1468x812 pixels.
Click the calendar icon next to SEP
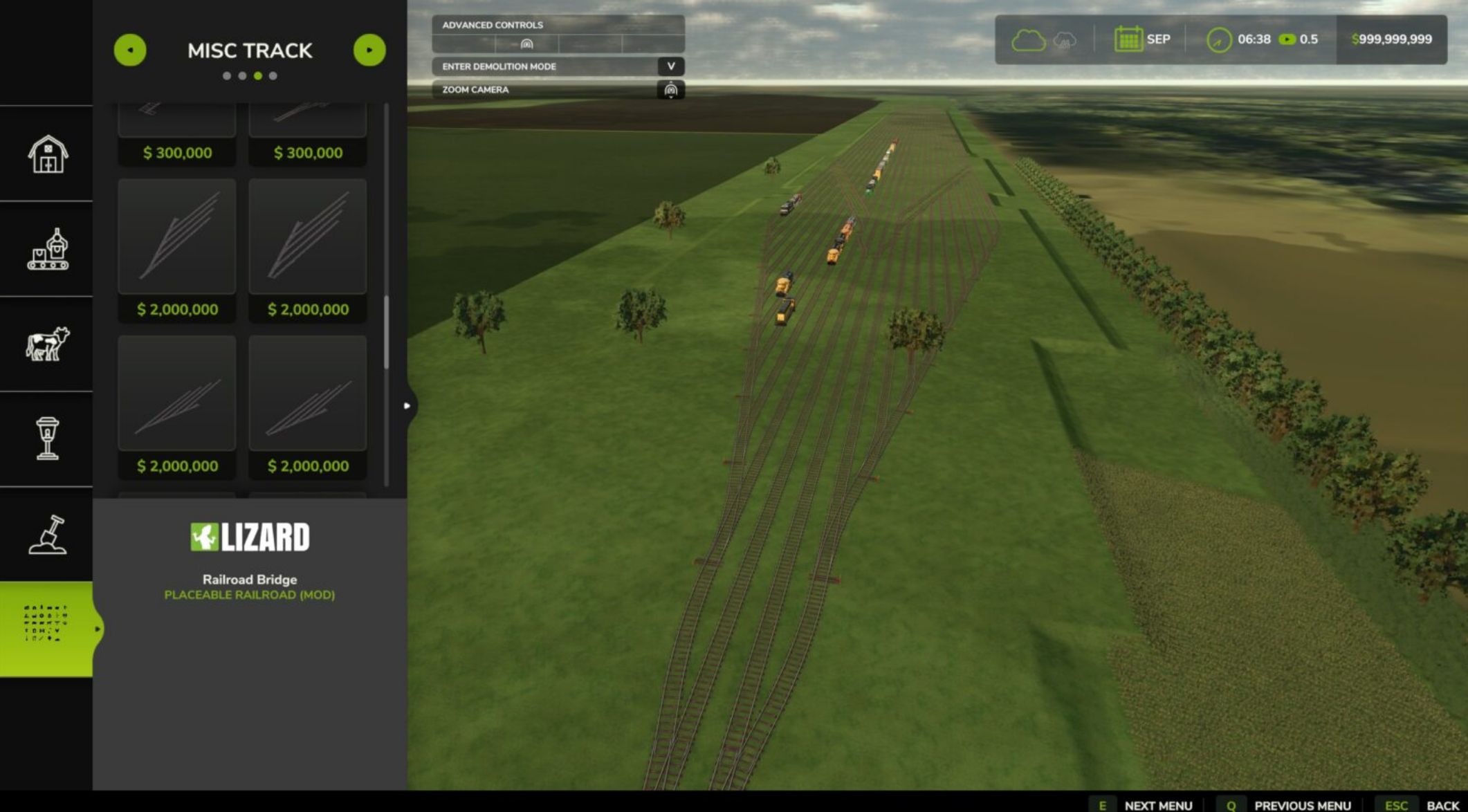1128,39
